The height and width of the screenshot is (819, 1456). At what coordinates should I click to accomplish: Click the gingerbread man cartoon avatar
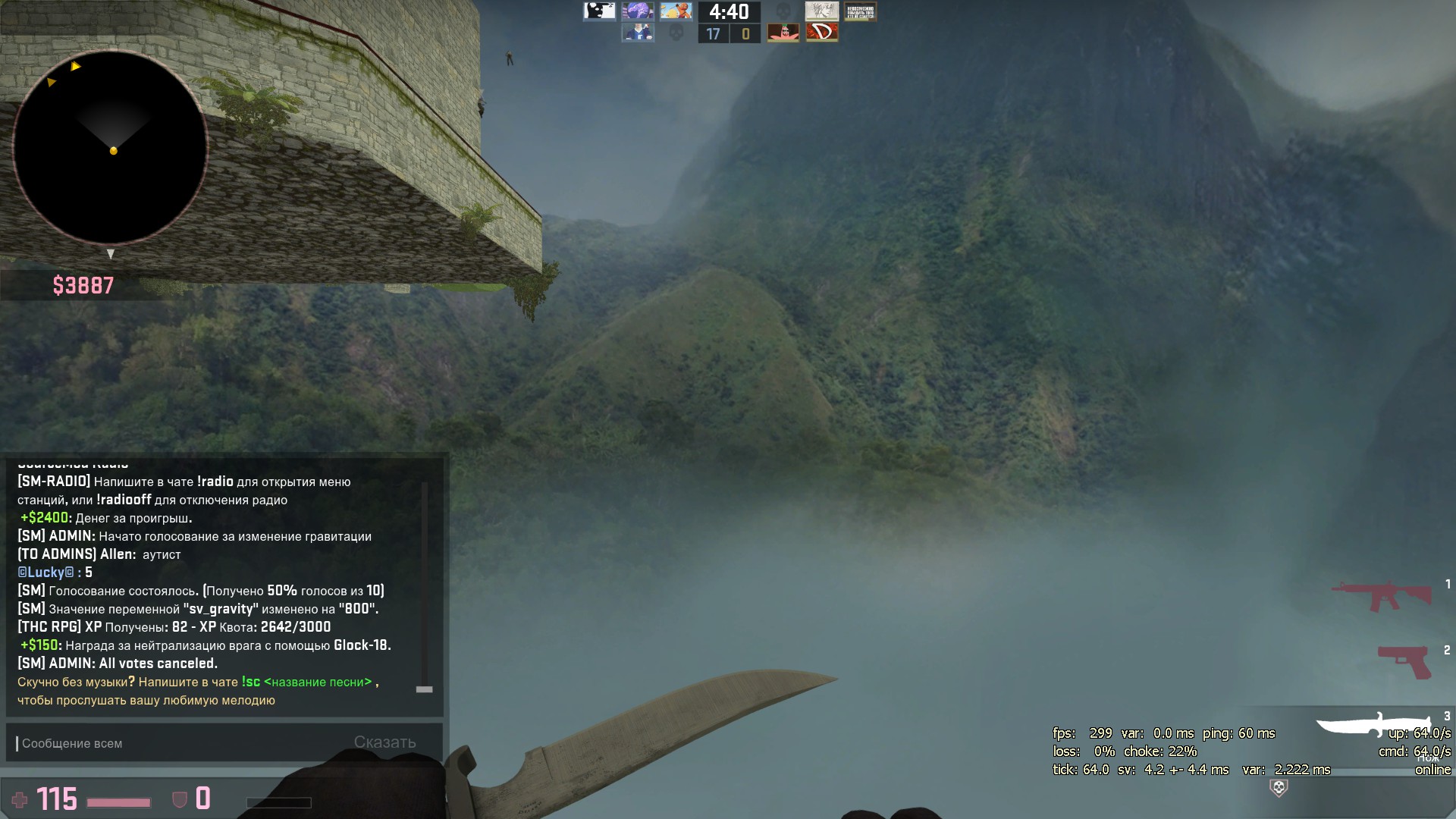pos(676,11)
